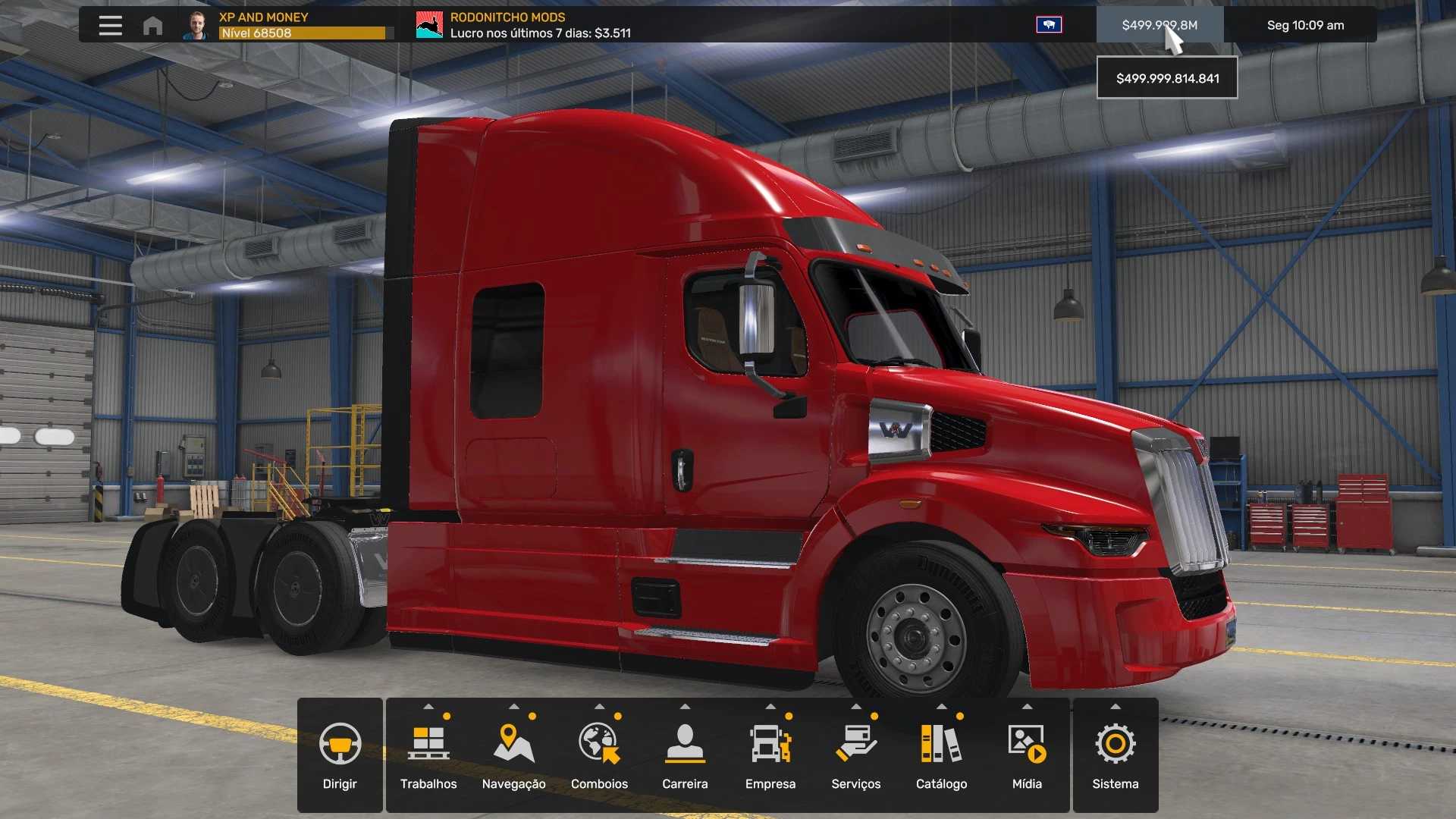Open the Sistema settings menu

[1115, 755]
